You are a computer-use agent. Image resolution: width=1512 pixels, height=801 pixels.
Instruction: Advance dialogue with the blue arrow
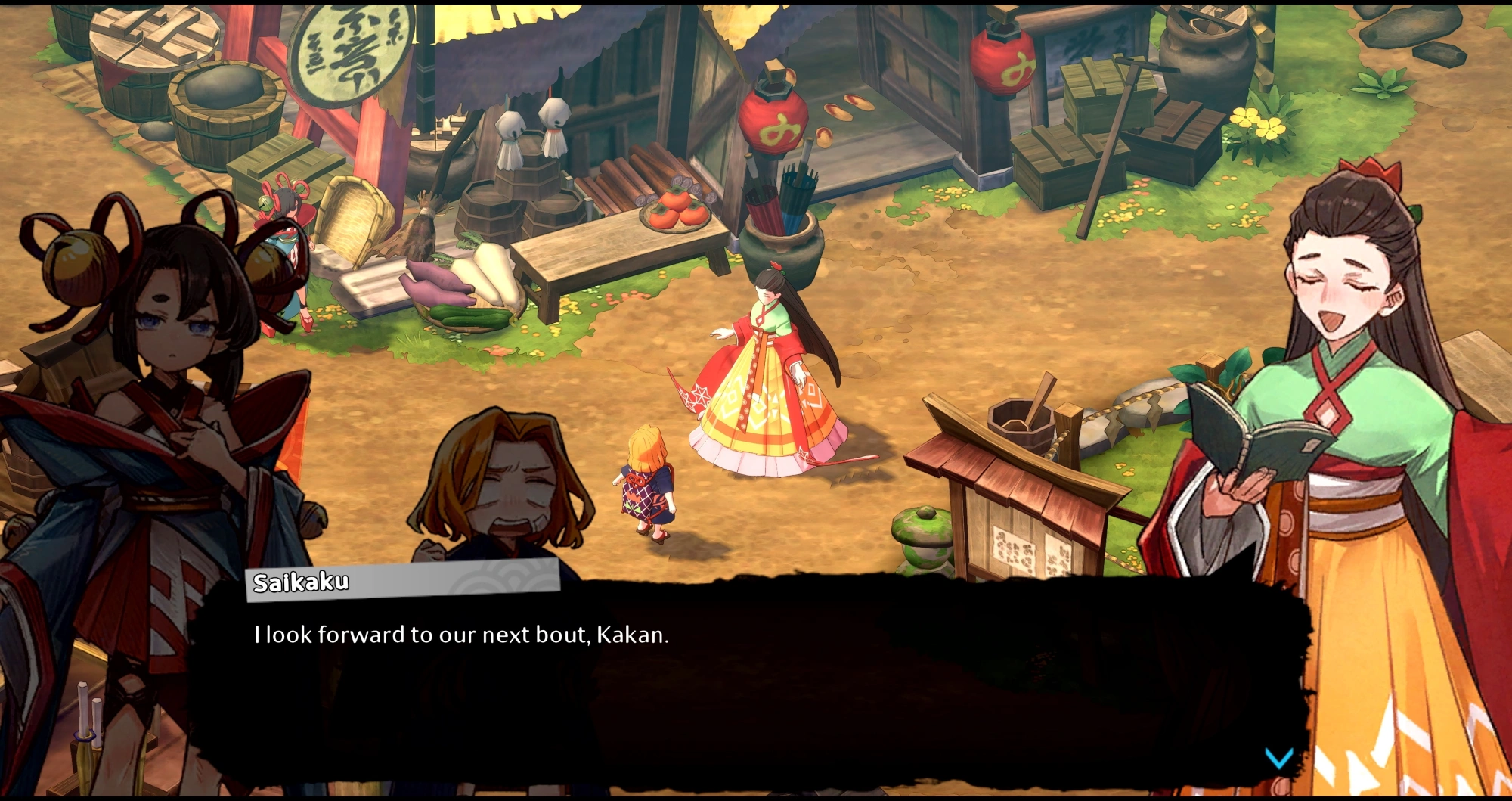[1278, 757]
